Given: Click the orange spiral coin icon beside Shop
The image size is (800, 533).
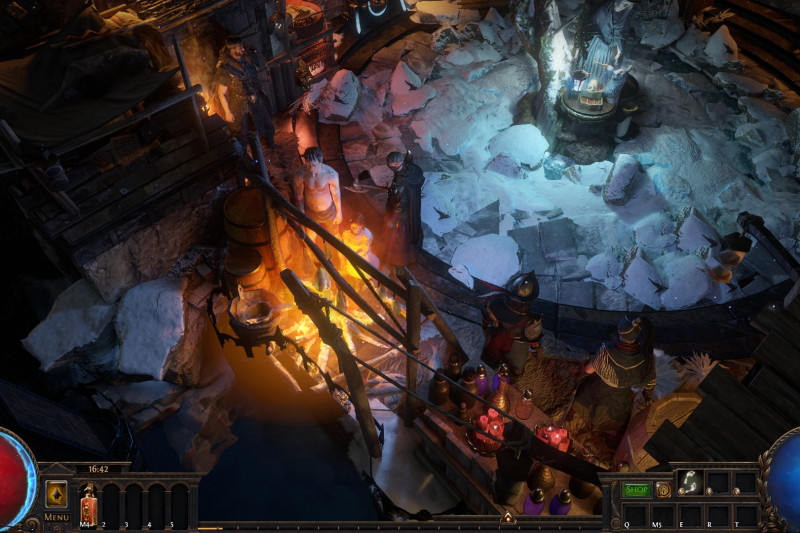Looking at the screenshot, I should coord(663,490).
